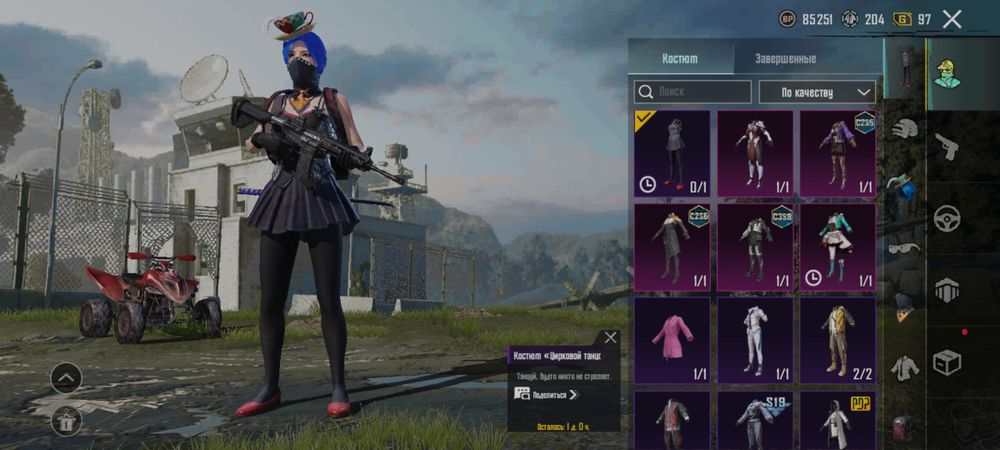Select the costume tagged C2S5
Viewport: 1000px width, 450px height.
point(838,153)
